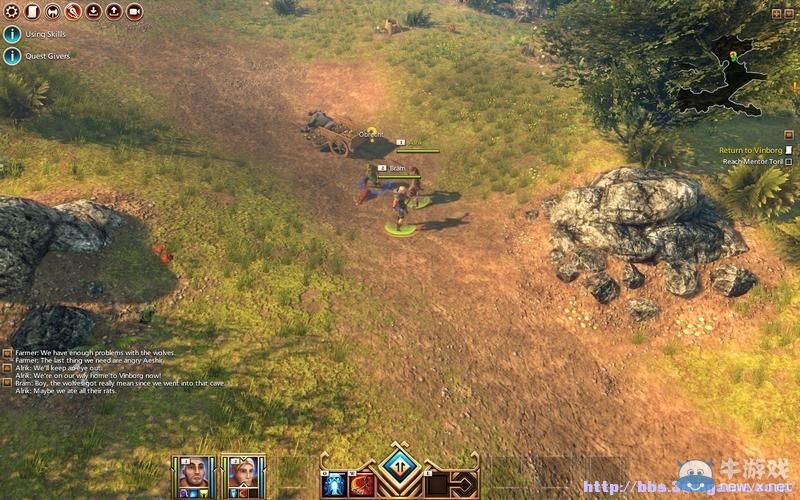This screenshot has width=800, height=500.
Task: Select the Return to Vinborg quest
Action: click(750, 150)
